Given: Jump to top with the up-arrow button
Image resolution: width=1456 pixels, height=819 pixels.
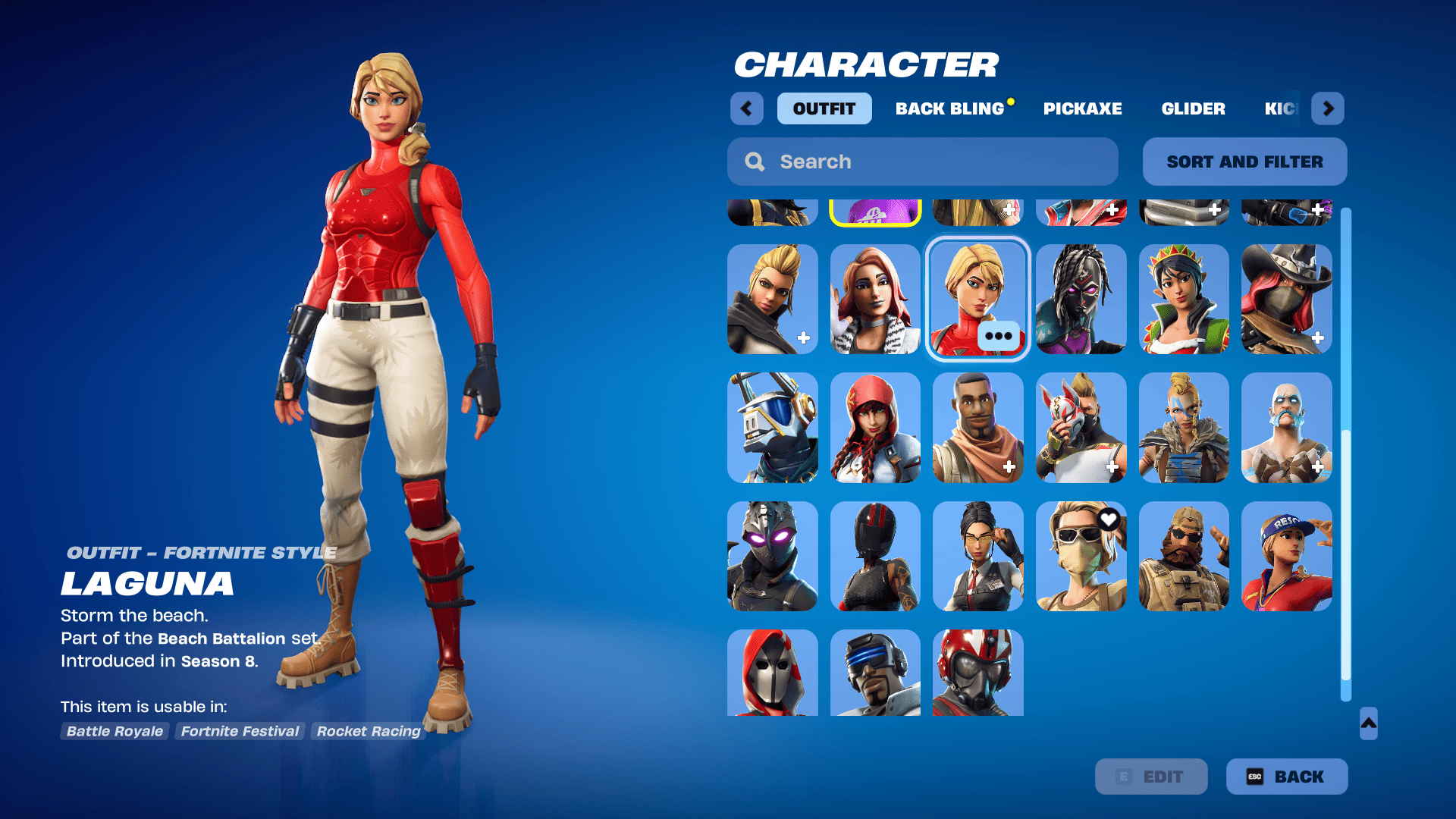Looking at the screenshot, I should point(1368,723).
